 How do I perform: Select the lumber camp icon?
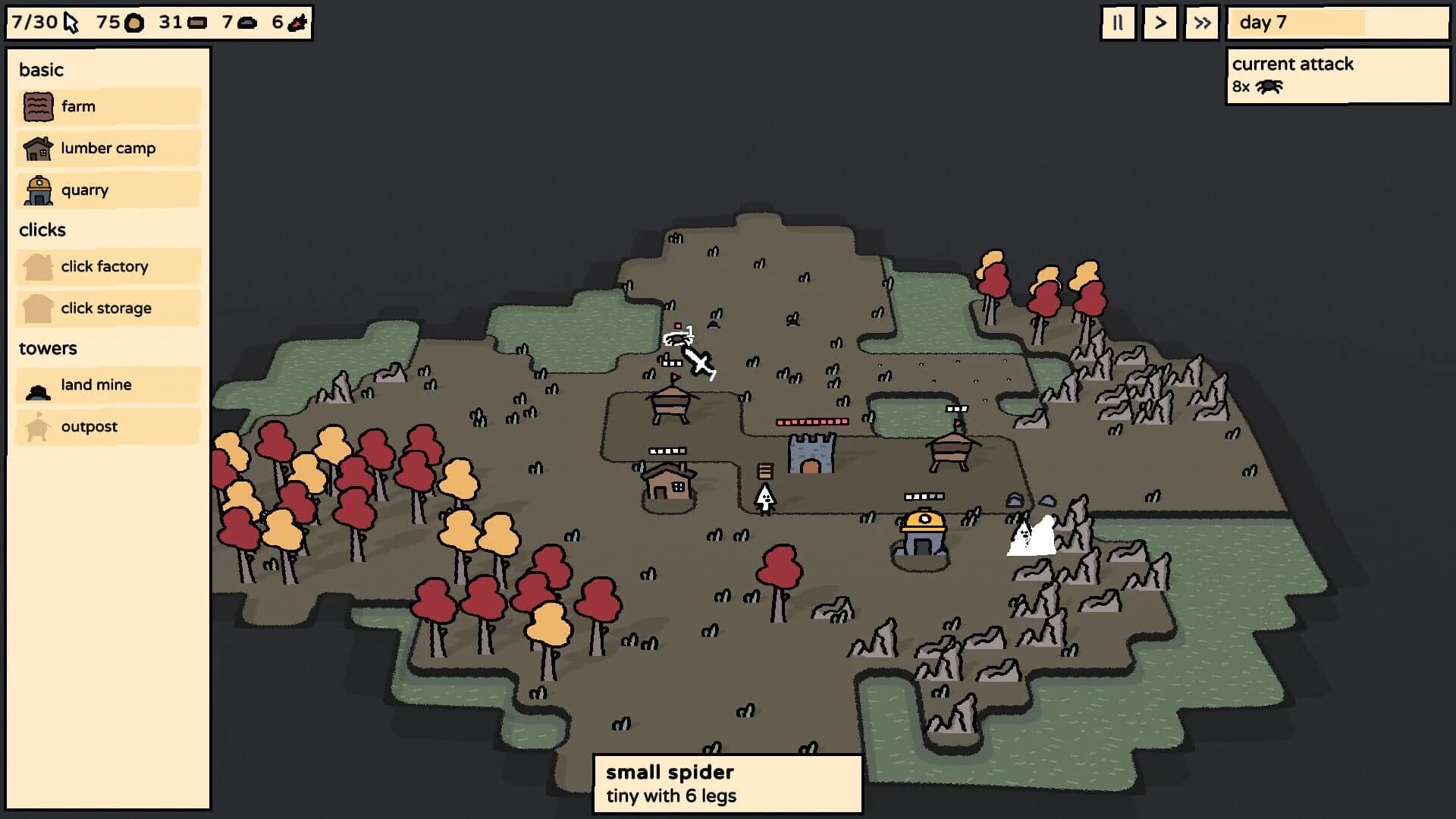(x=36, y=148)
